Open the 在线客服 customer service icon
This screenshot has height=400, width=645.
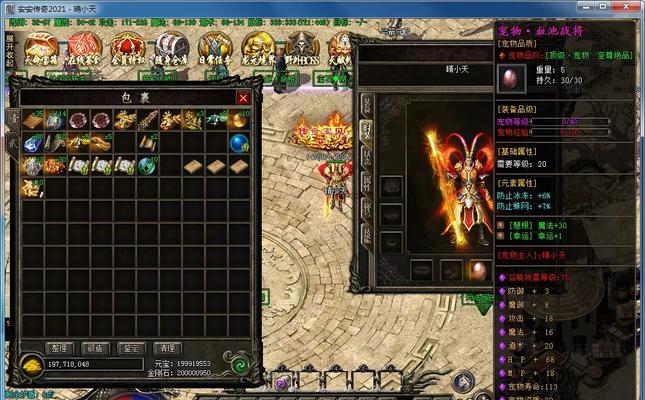(83, 48)
